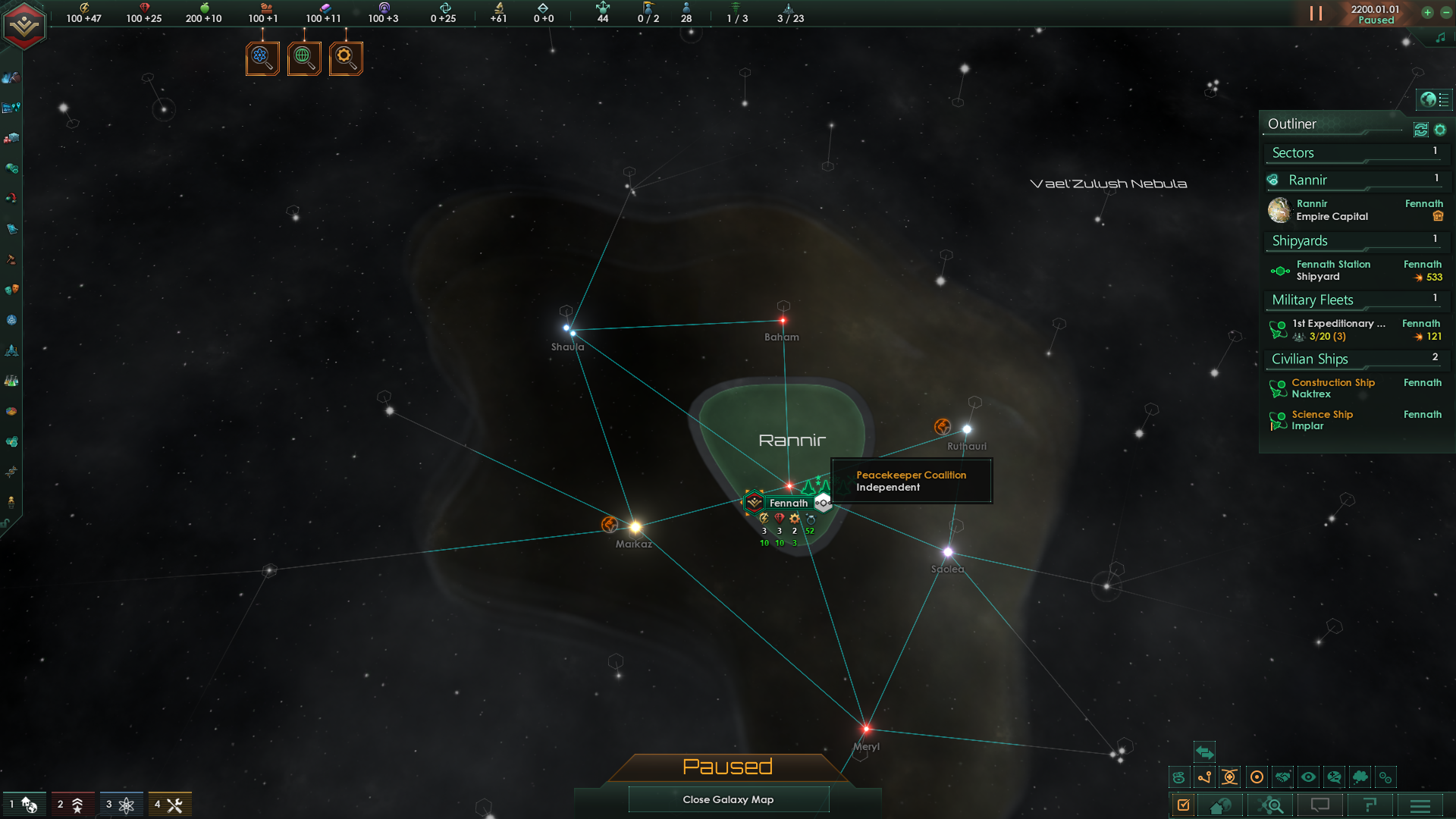The width and height of the screenshot is (1456, 819).
Task: Switch Outliner to the planet view tab
Action: (x=1429, y=99)
